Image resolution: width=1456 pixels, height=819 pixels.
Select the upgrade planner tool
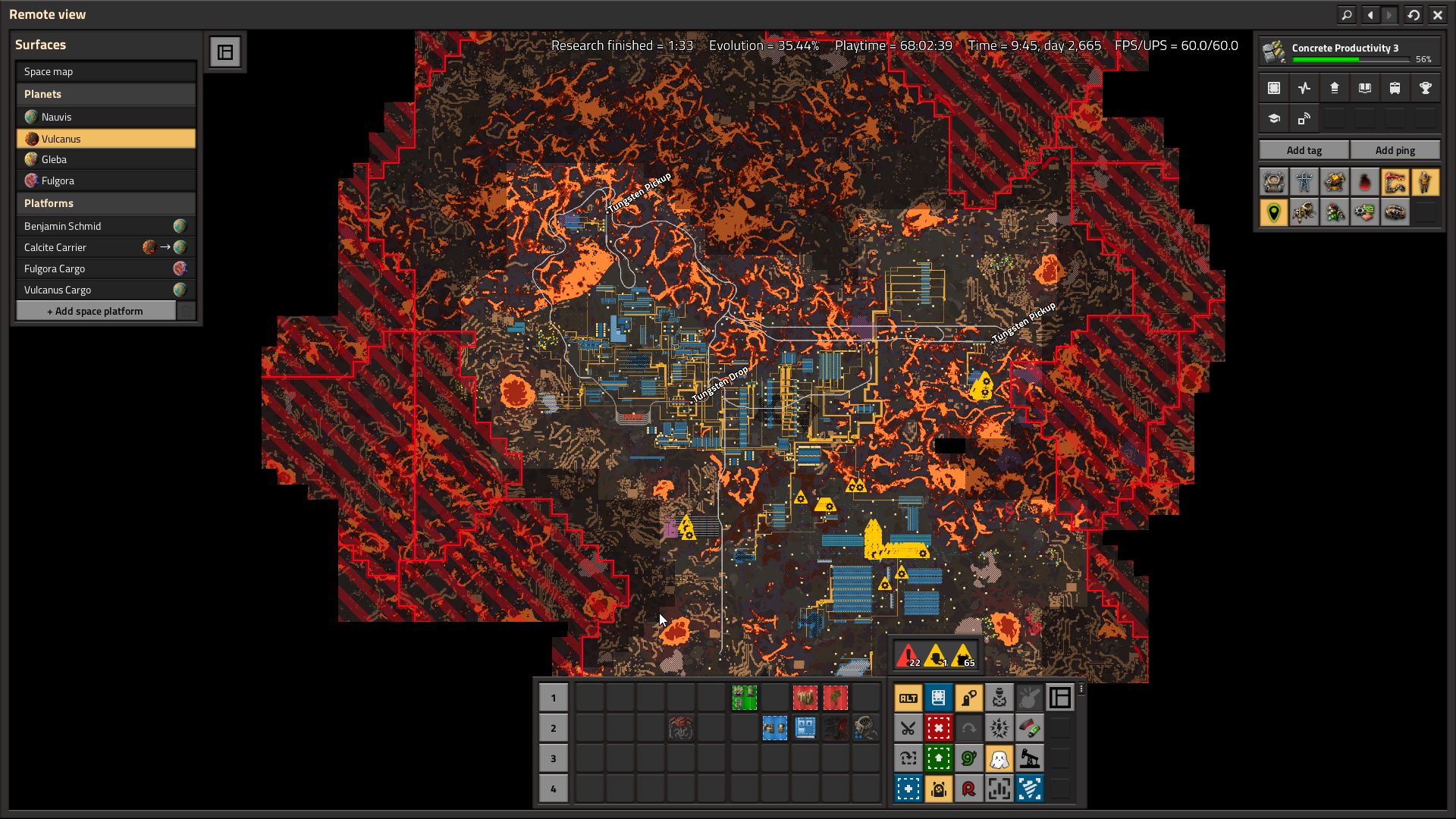pyautogui.click(x=939, y=758)
